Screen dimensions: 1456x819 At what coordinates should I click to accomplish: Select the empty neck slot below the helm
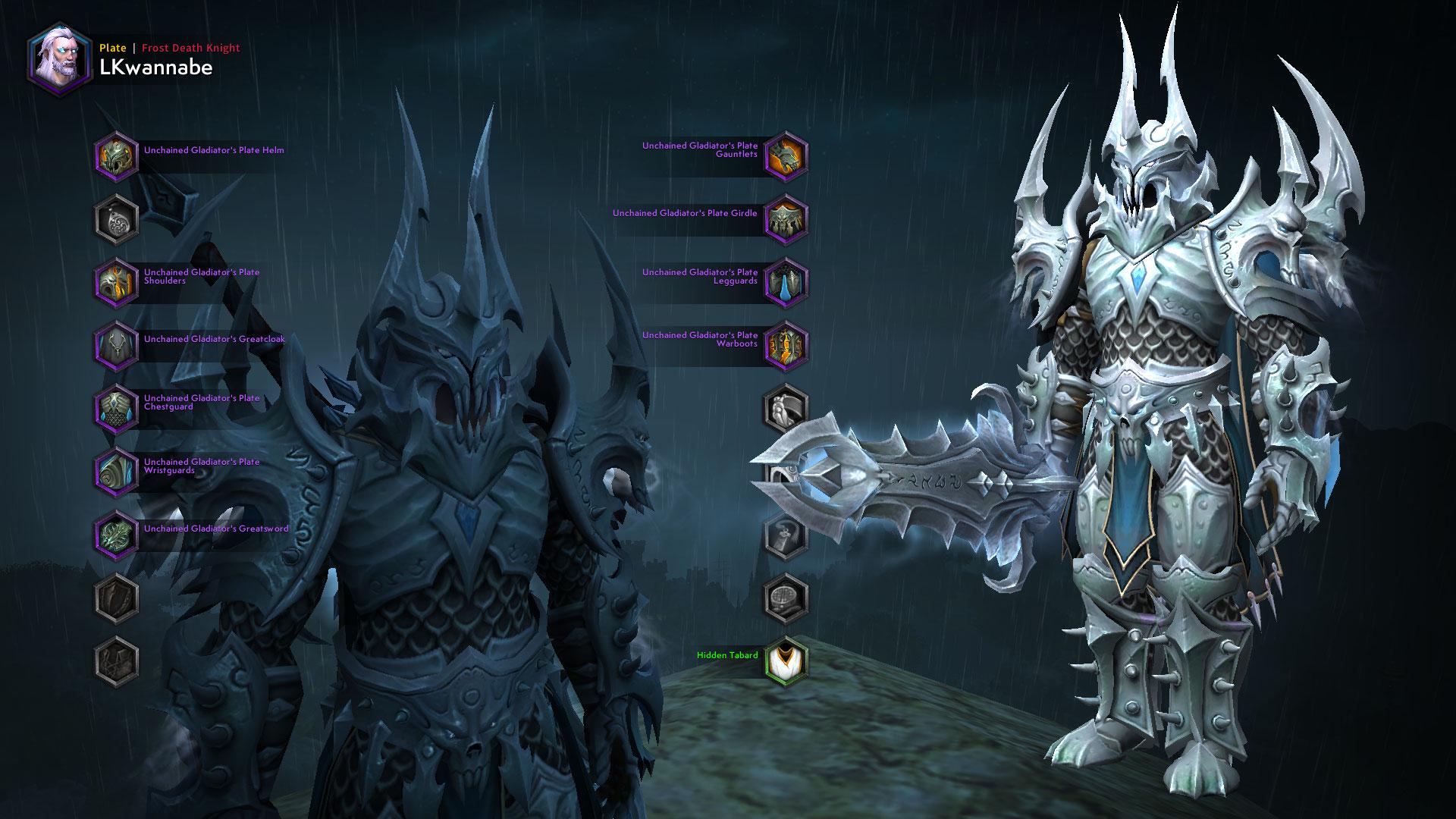115,219
